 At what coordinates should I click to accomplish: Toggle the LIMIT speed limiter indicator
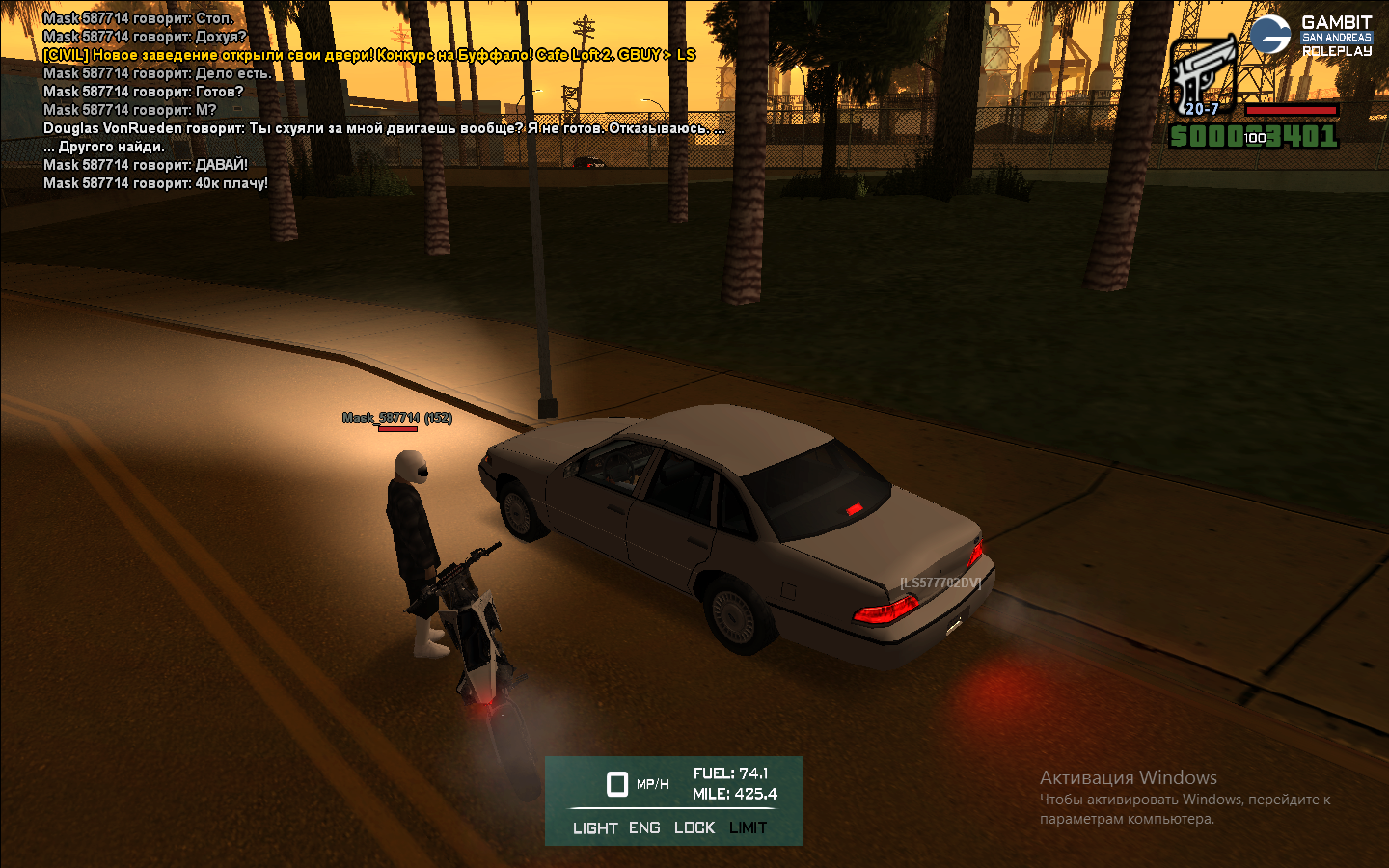pyautogui.click(x=748, y=827)
